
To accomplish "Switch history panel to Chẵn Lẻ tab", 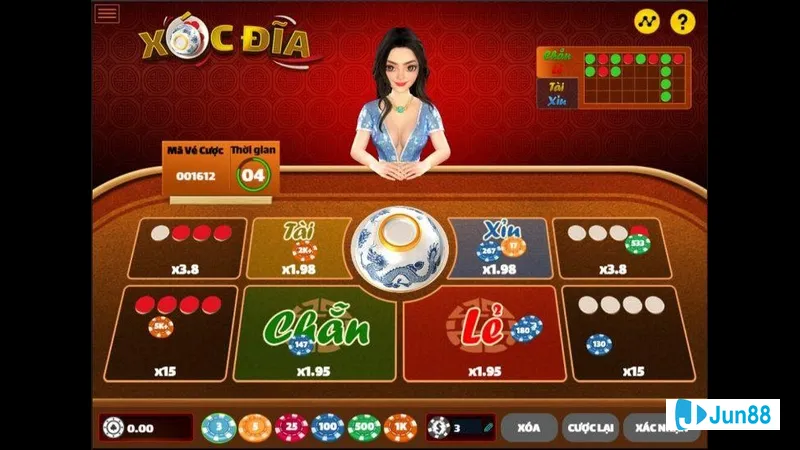I will click(x=558, y=62).
